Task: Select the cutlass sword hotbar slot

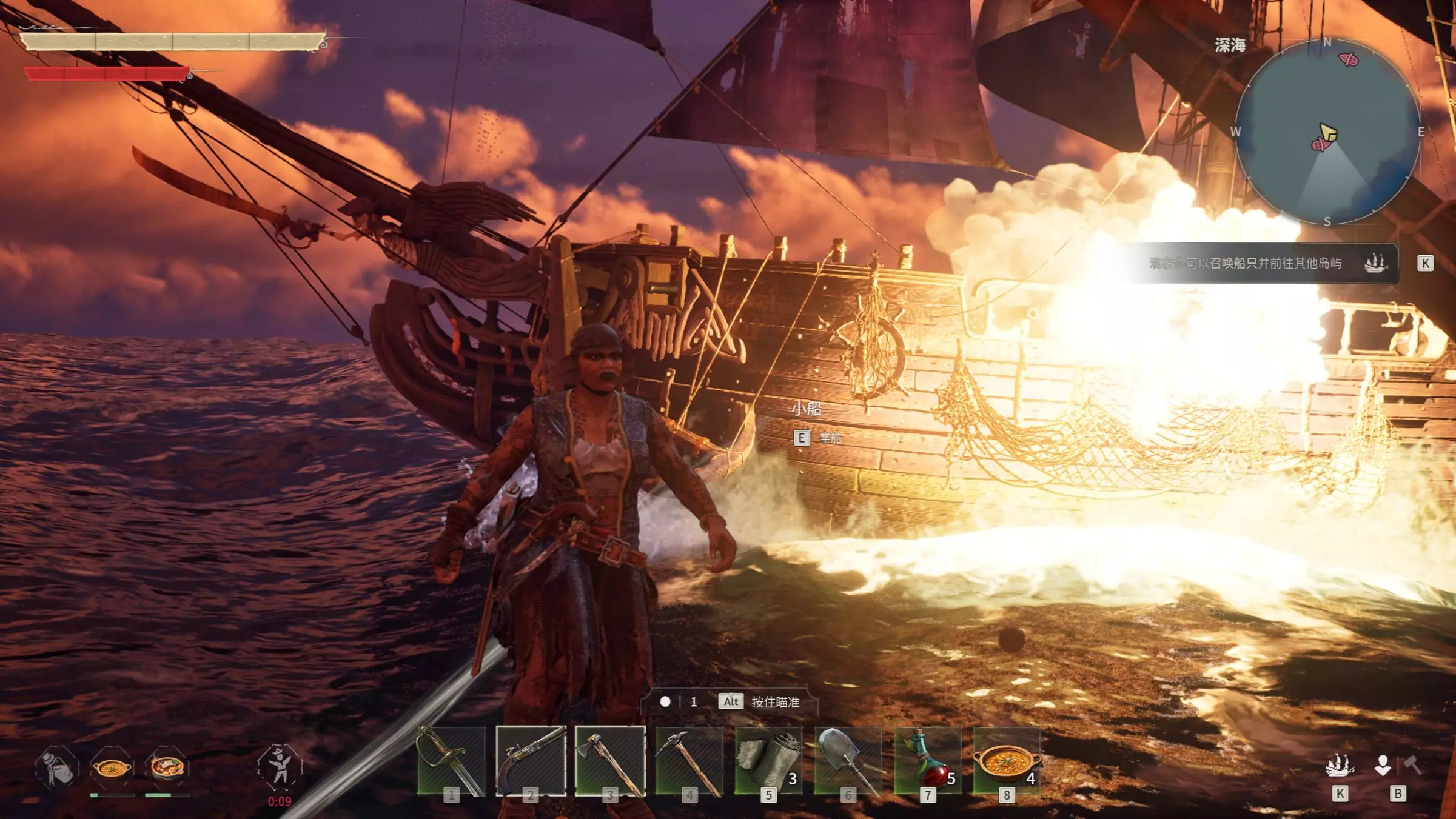Action: (451, 761)
